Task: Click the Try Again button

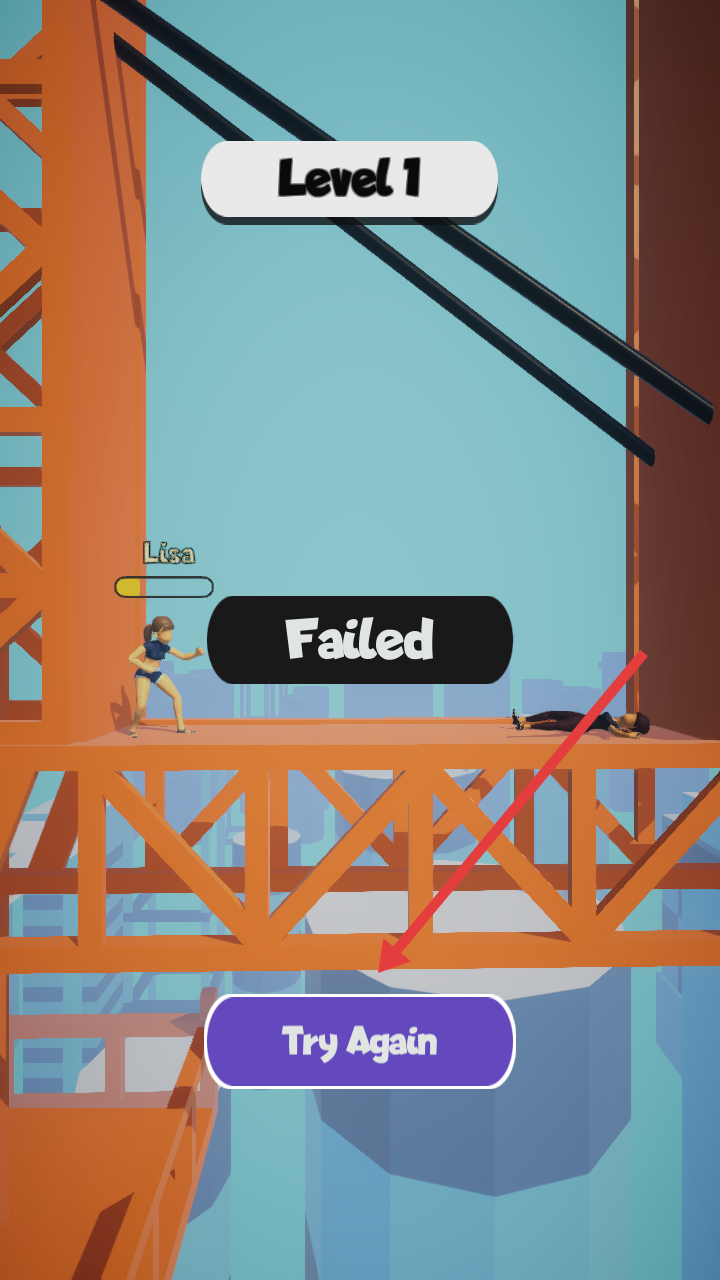Action: point(360,1041)
